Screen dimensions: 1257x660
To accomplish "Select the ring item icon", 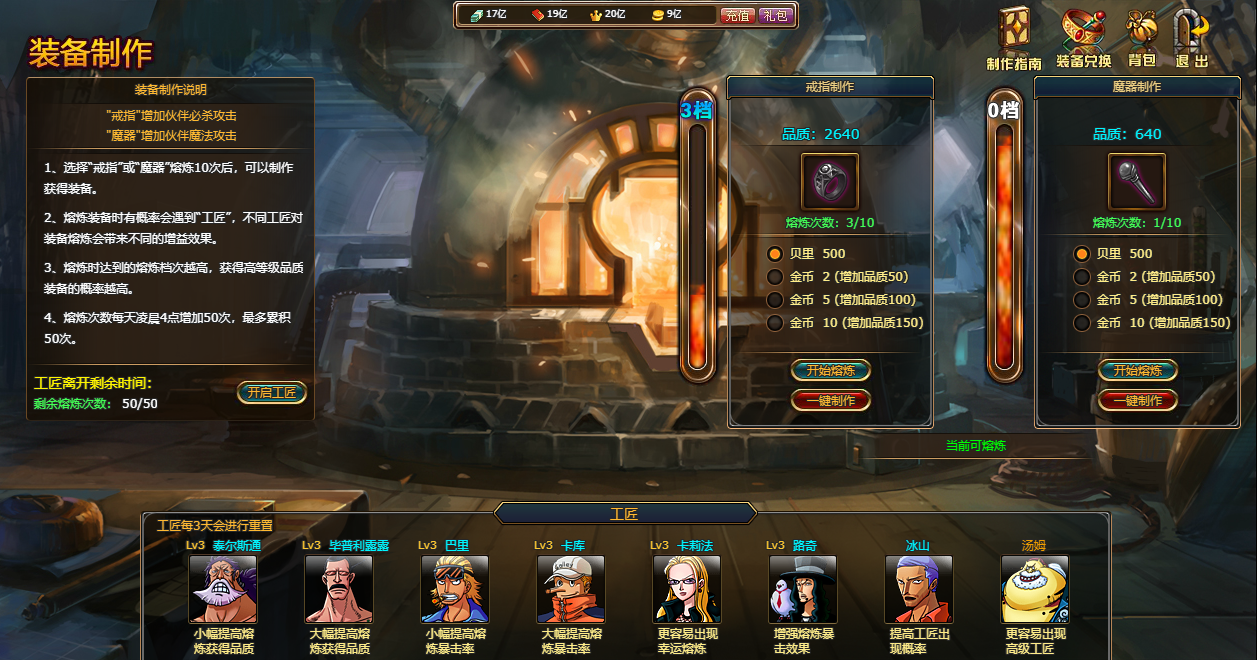I will pos(830,182).
